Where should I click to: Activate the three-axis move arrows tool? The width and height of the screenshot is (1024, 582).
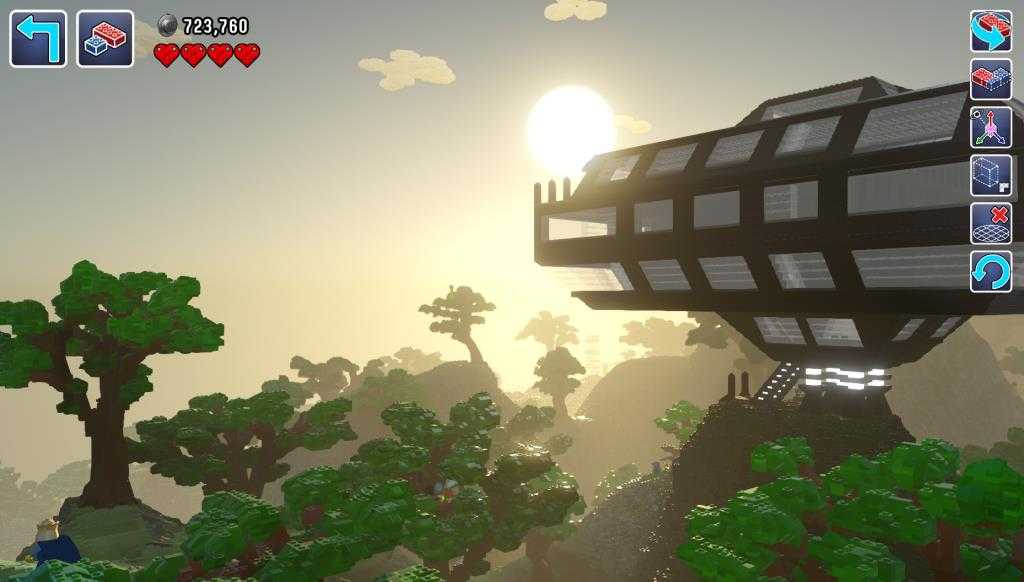(x=990, y=127)
